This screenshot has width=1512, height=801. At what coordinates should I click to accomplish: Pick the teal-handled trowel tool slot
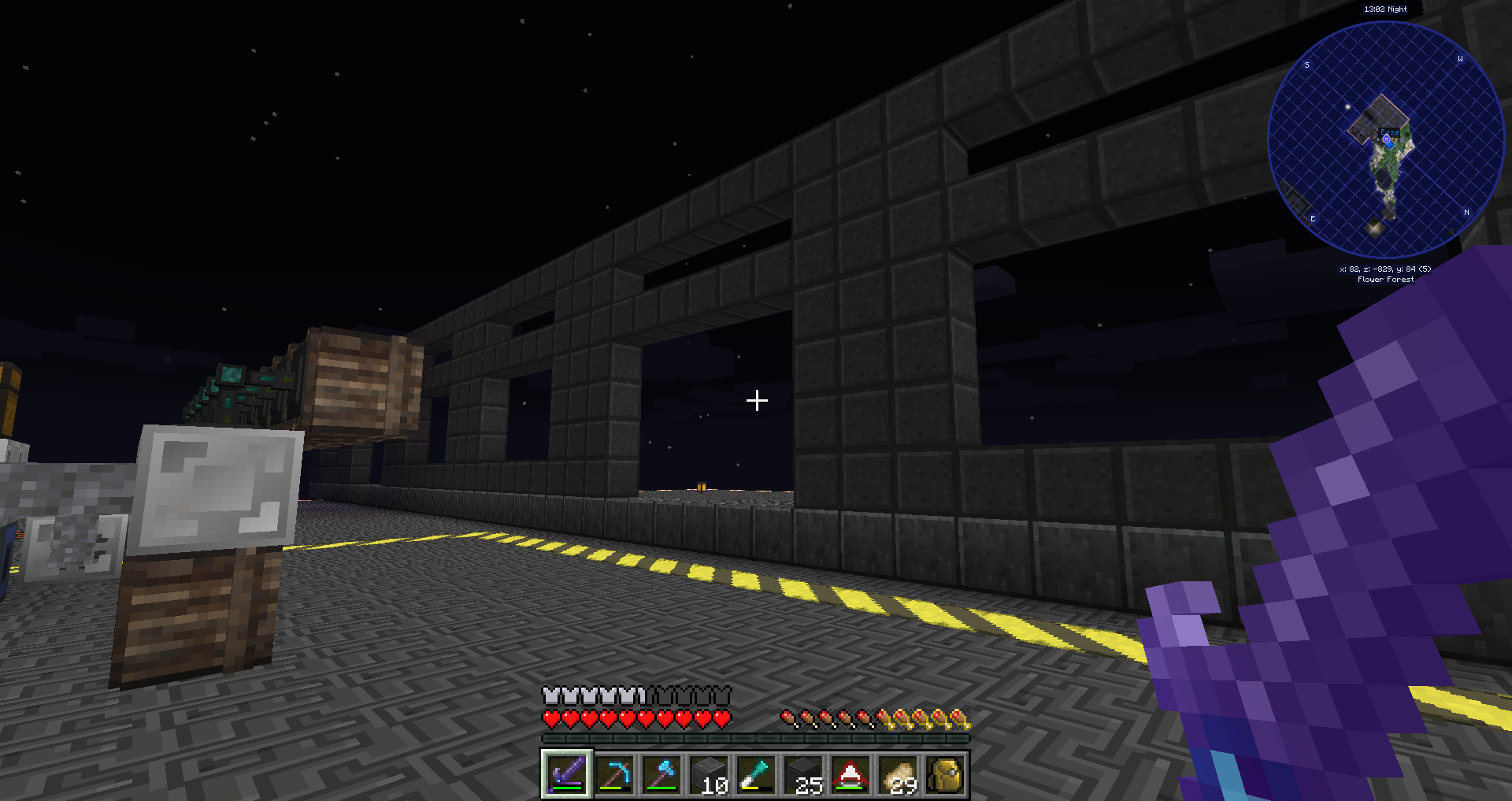(756, 774)
